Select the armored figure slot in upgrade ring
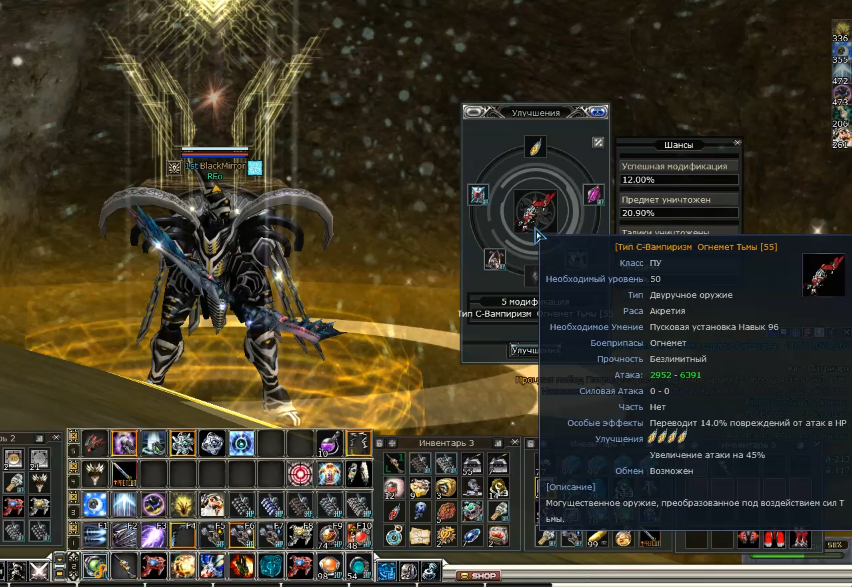 tap(478, 195)
